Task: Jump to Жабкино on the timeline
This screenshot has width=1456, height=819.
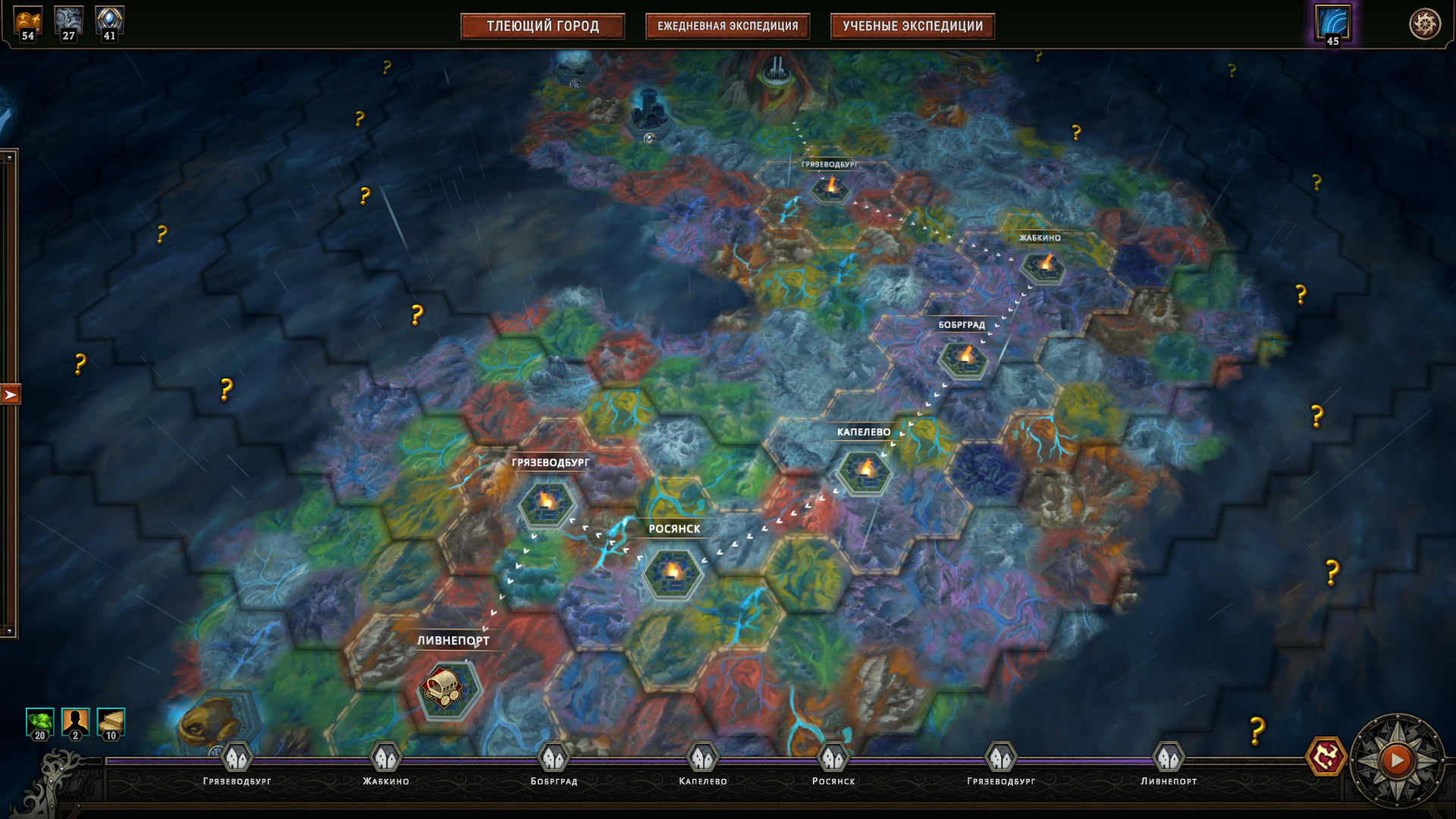Action: [x=386, y=758]
